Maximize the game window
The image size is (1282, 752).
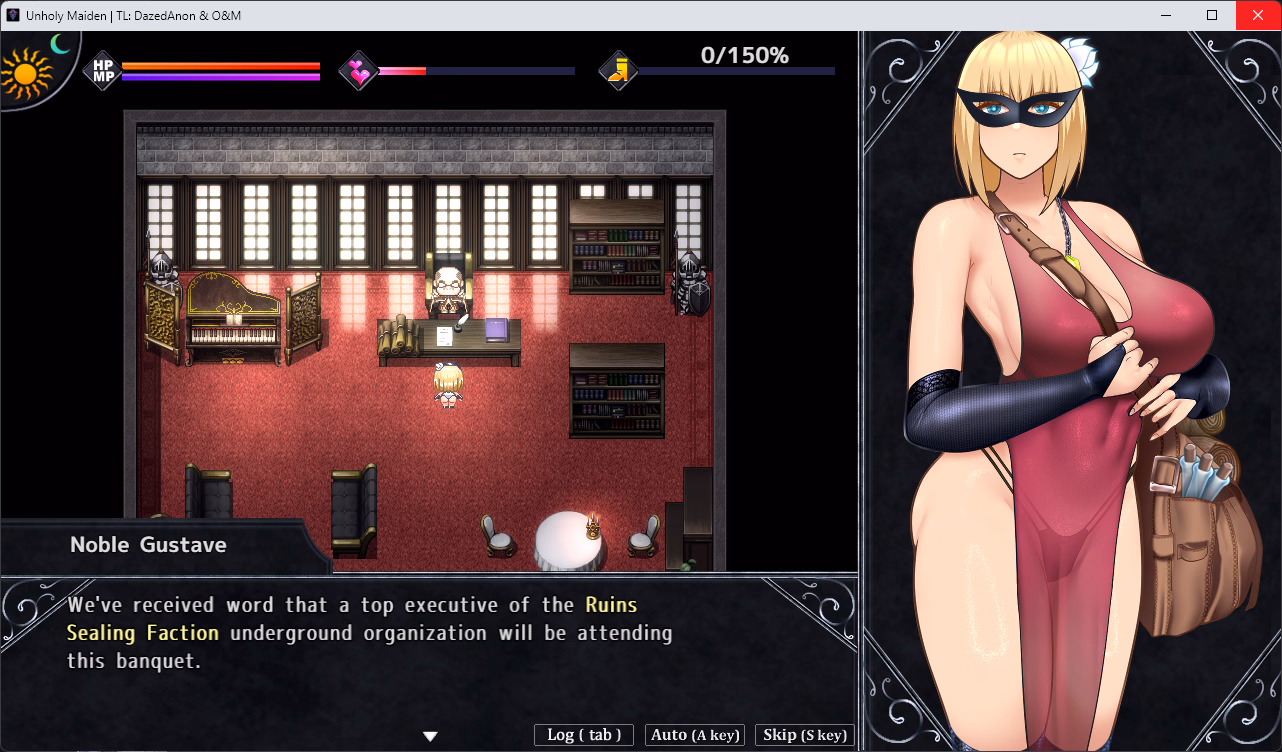[x=1212, y=15]
